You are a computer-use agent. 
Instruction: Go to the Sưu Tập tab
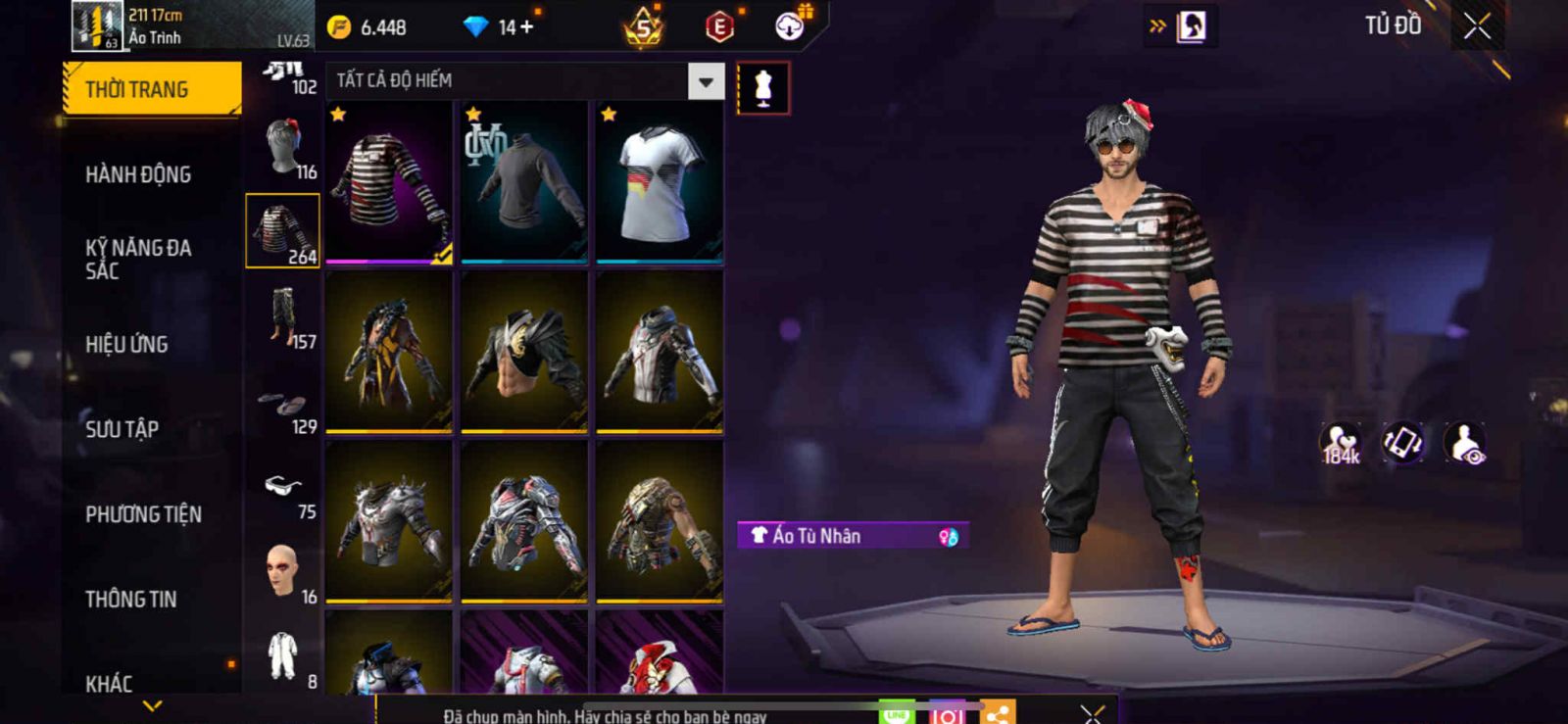pos(122,429)
